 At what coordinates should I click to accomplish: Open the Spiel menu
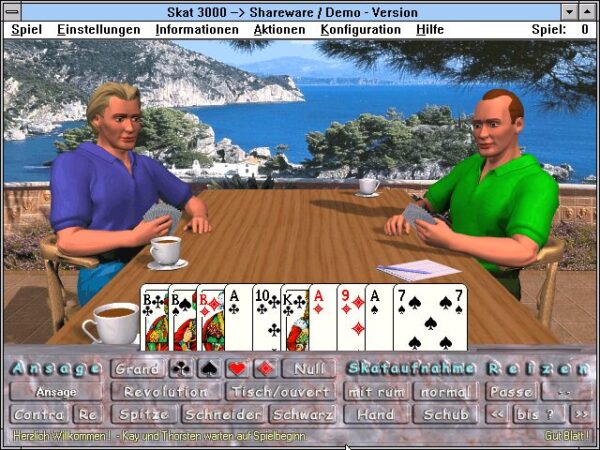coord(25,30)
